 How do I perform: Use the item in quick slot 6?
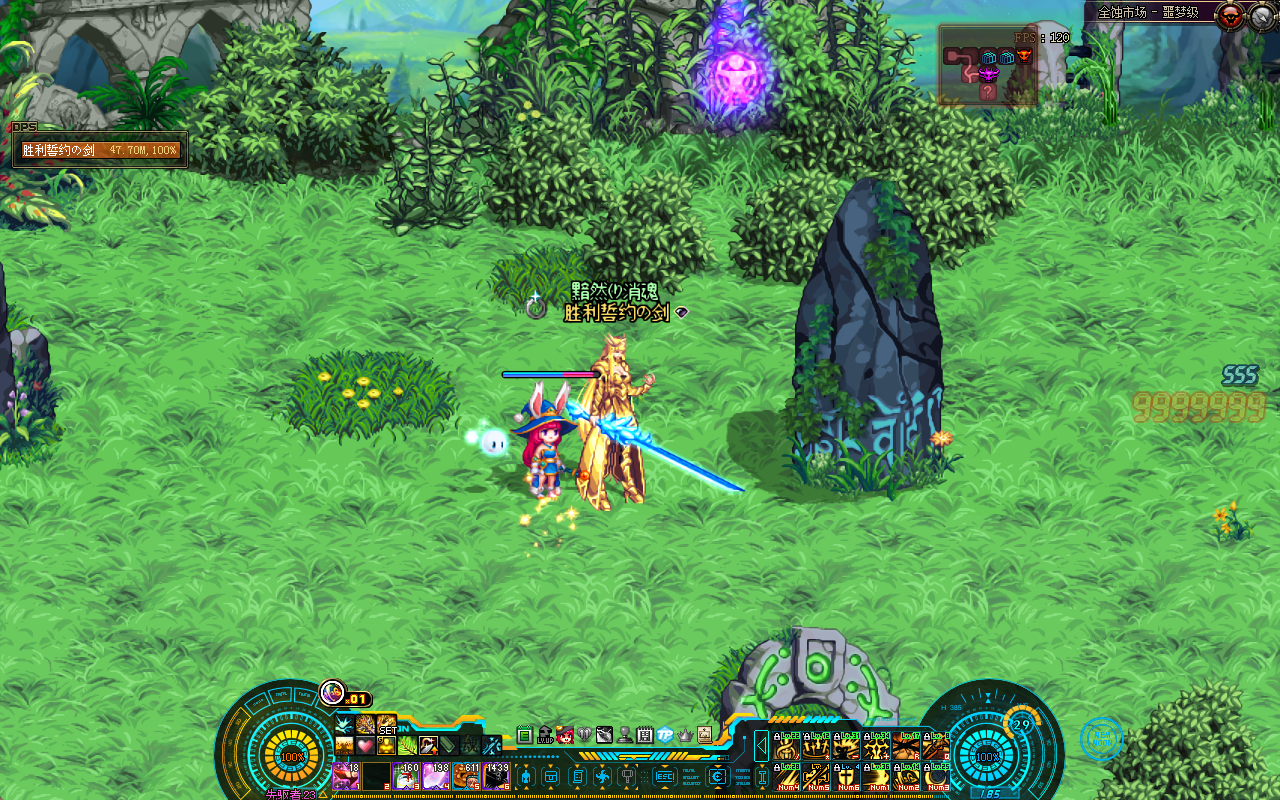click(497, 776)
